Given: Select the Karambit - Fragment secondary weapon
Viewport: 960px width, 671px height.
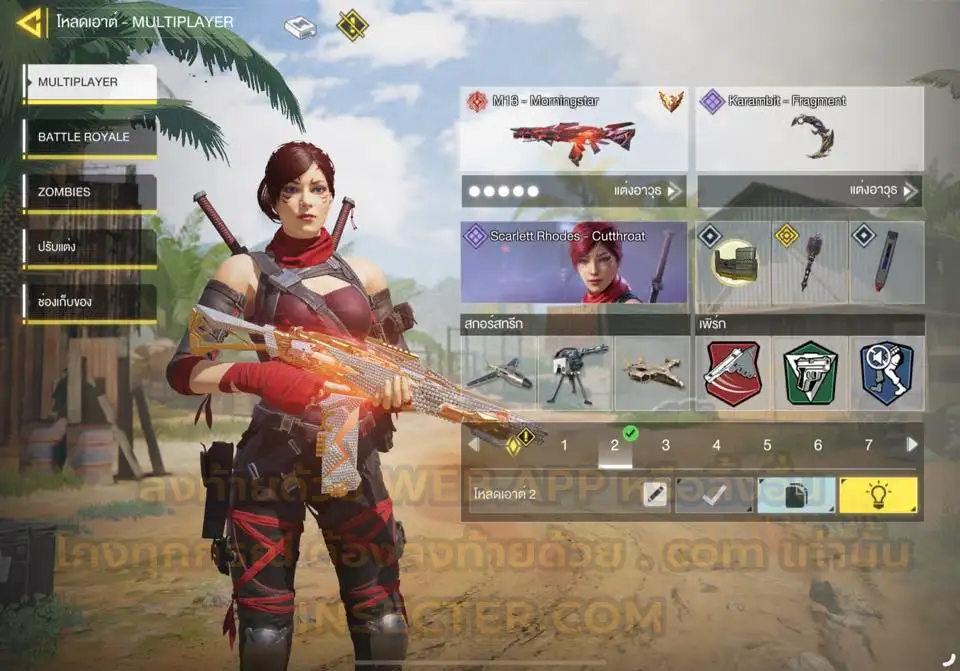Looking at the screenshot, I should [x=809, y=131].
